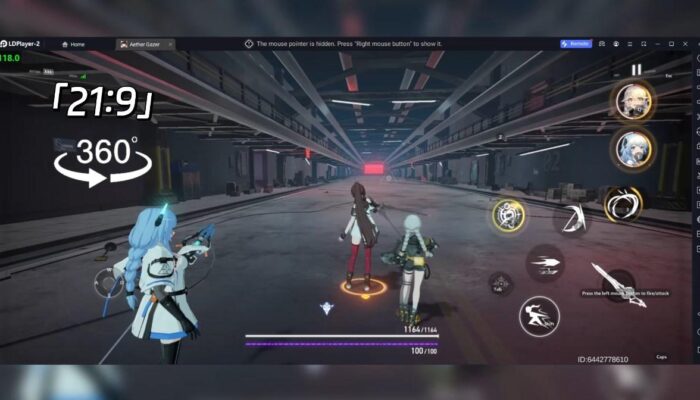Image resolution: width=700 pixels, height=400 pixels.
Task: Tap the small target lock button
Action: [500, 284]
